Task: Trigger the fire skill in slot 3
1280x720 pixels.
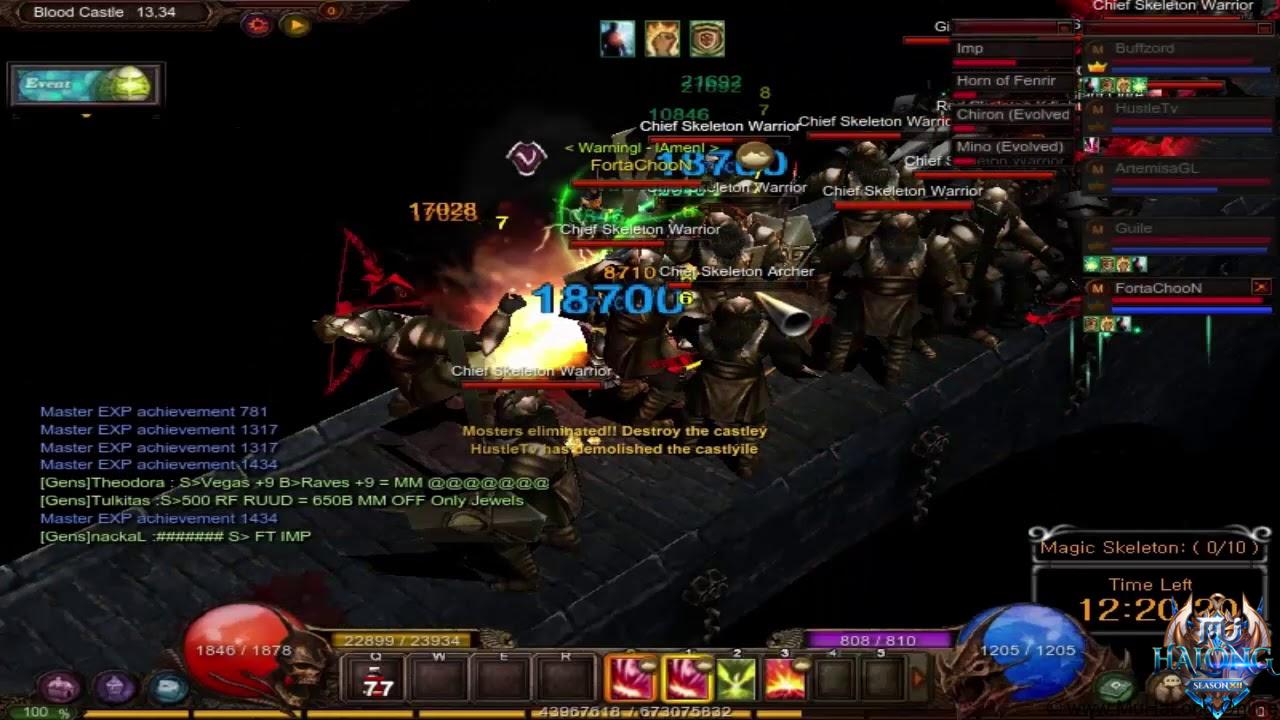Action: point(784,678)
